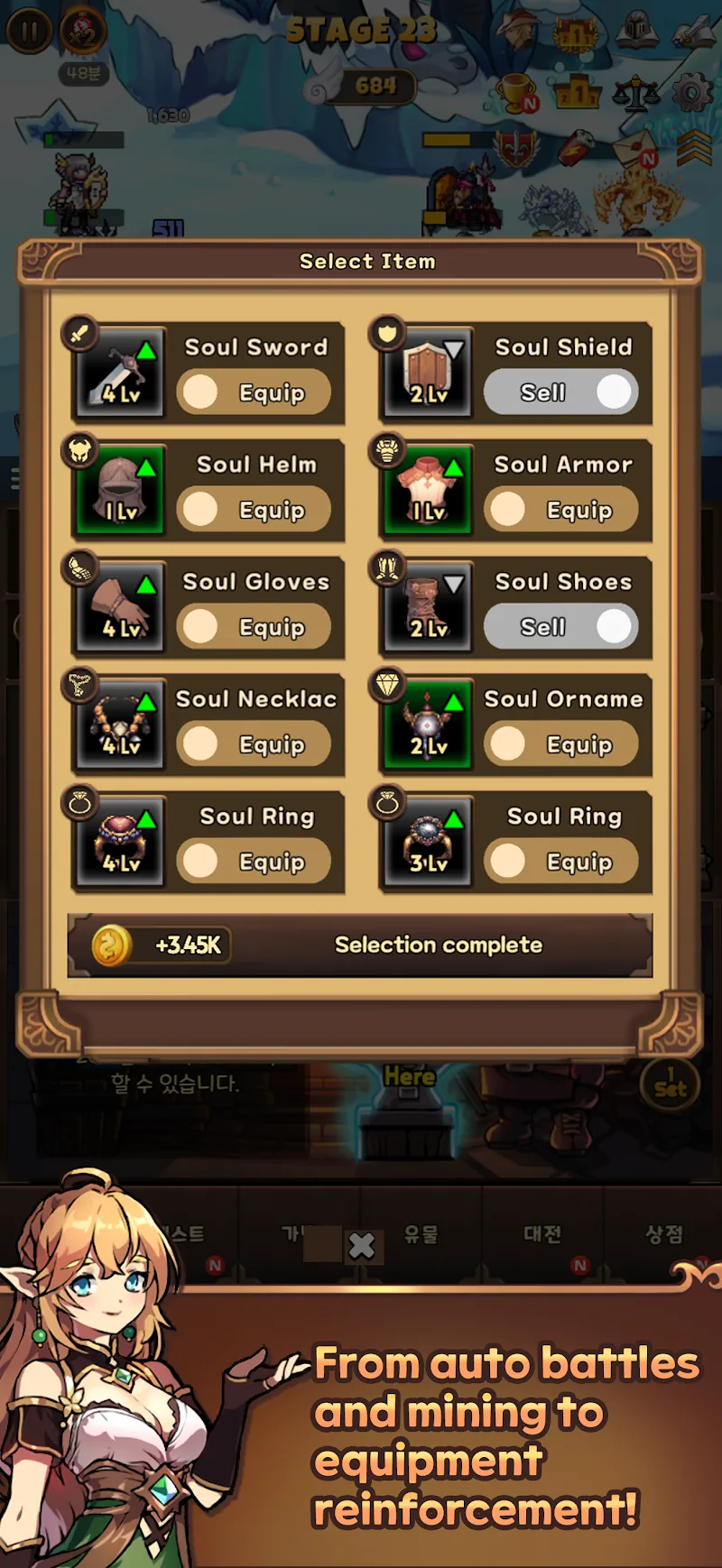Toggle the Soul Shield Sell switch

(x=561, y=392)
